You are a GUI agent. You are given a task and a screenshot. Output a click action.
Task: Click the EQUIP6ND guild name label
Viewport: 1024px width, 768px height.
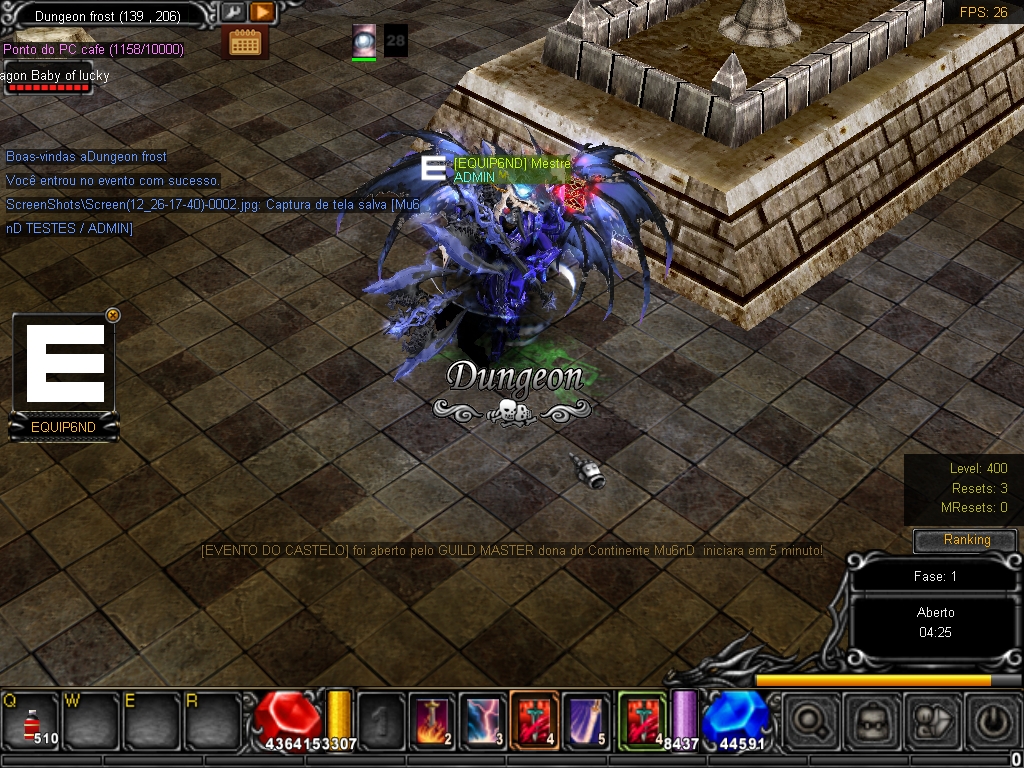(x=63, y=428)
